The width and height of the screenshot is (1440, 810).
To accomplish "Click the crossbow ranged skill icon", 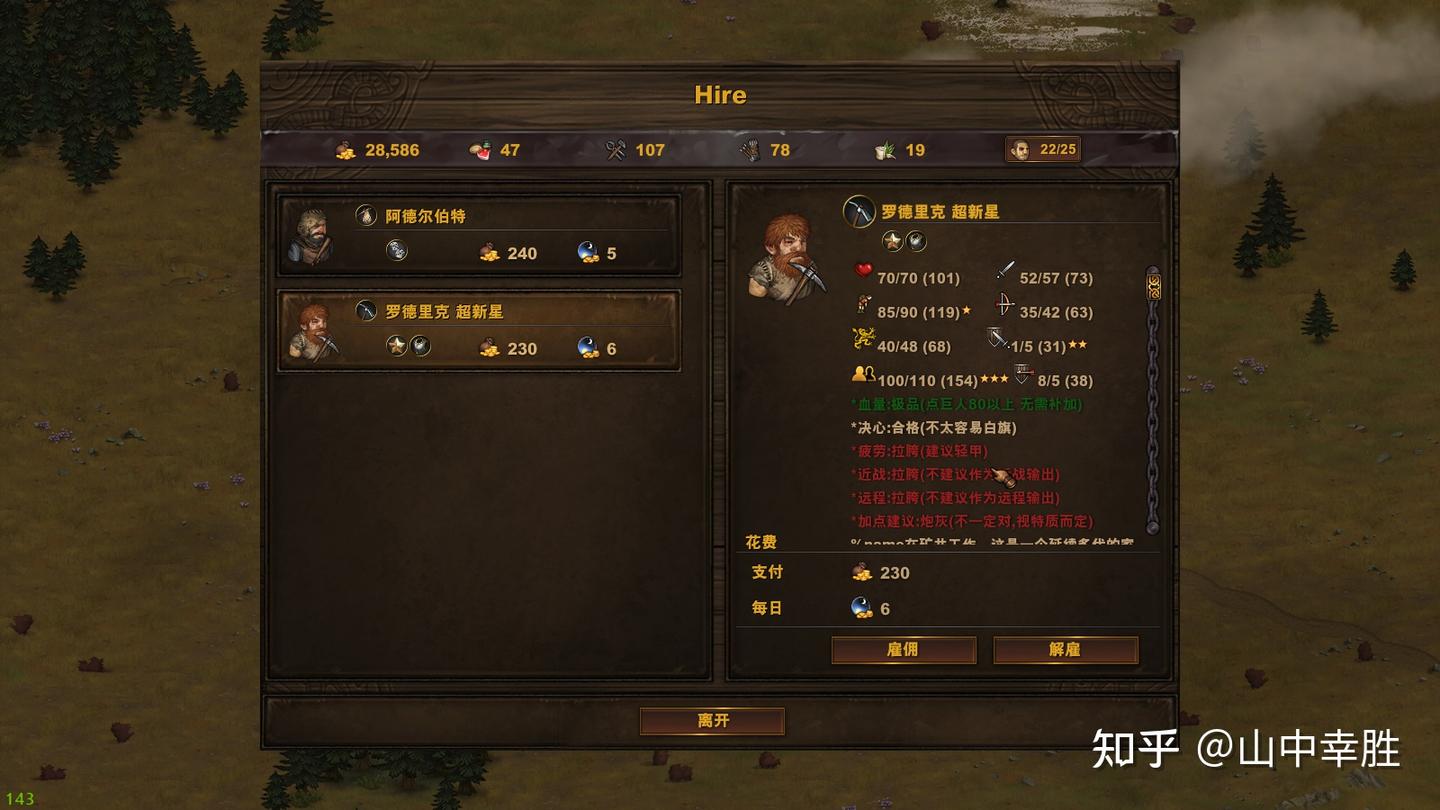I will [1003, 305].
